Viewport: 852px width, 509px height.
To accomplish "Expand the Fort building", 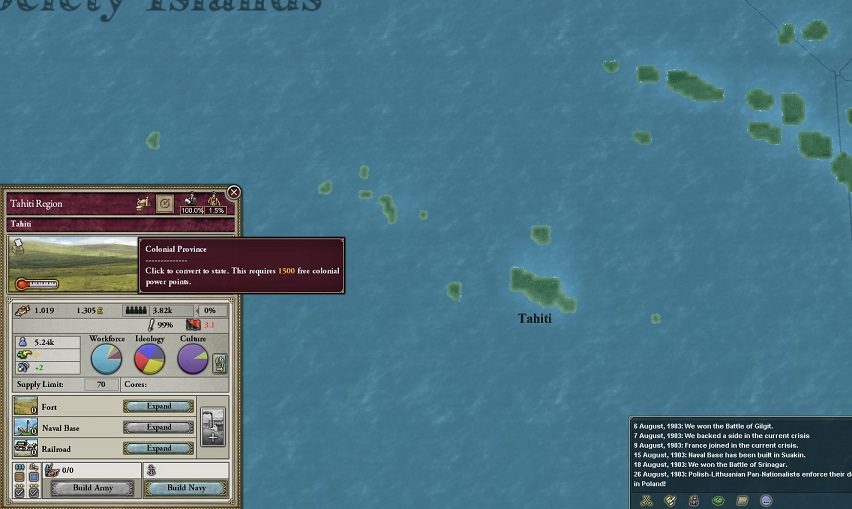I will click(158, 406).
